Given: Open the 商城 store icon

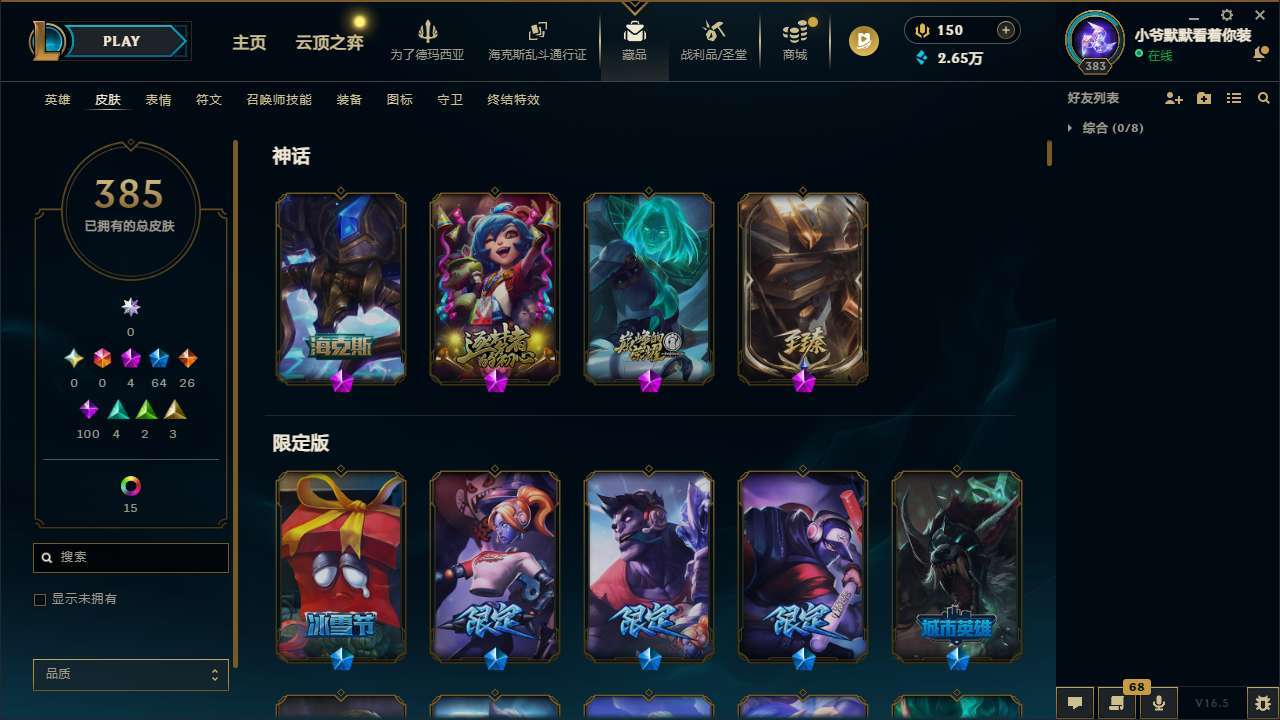Looking at the screenshot, I should pyautogui.click(x=794, y=38).
